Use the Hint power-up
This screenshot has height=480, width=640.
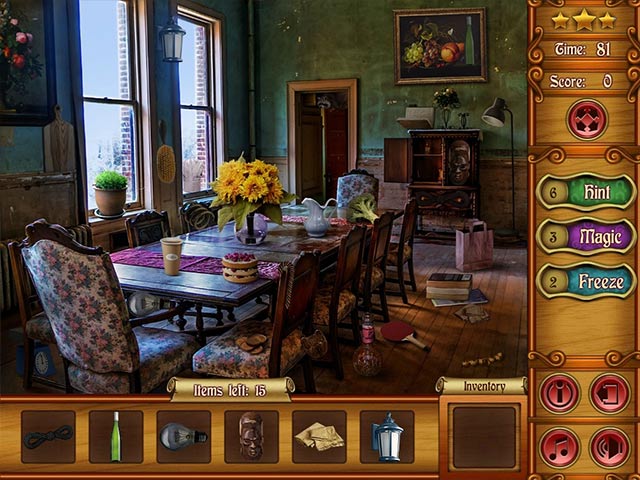pyautogui.click(x=586, y=191)
